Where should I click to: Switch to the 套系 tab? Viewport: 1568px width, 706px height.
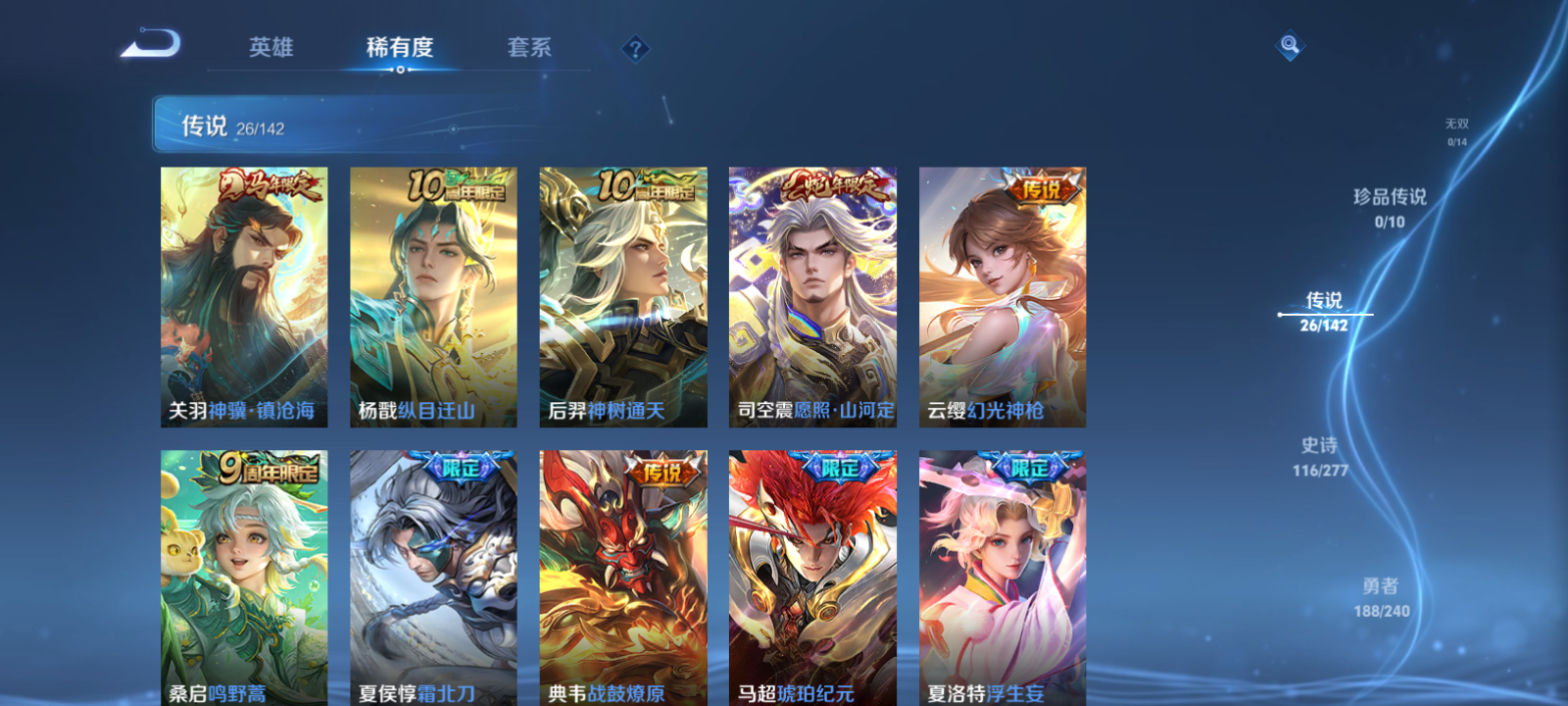[527, 46]
